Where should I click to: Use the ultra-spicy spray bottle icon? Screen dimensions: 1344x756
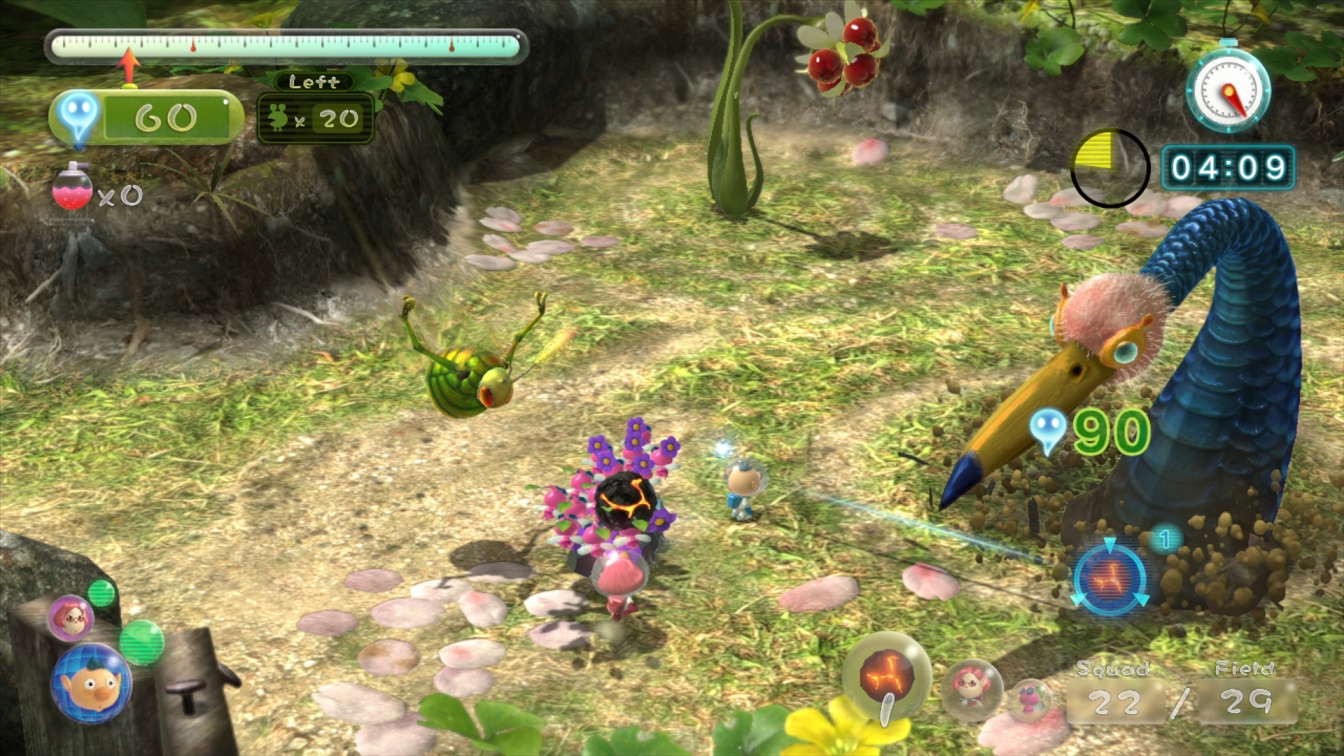[72, 187]
